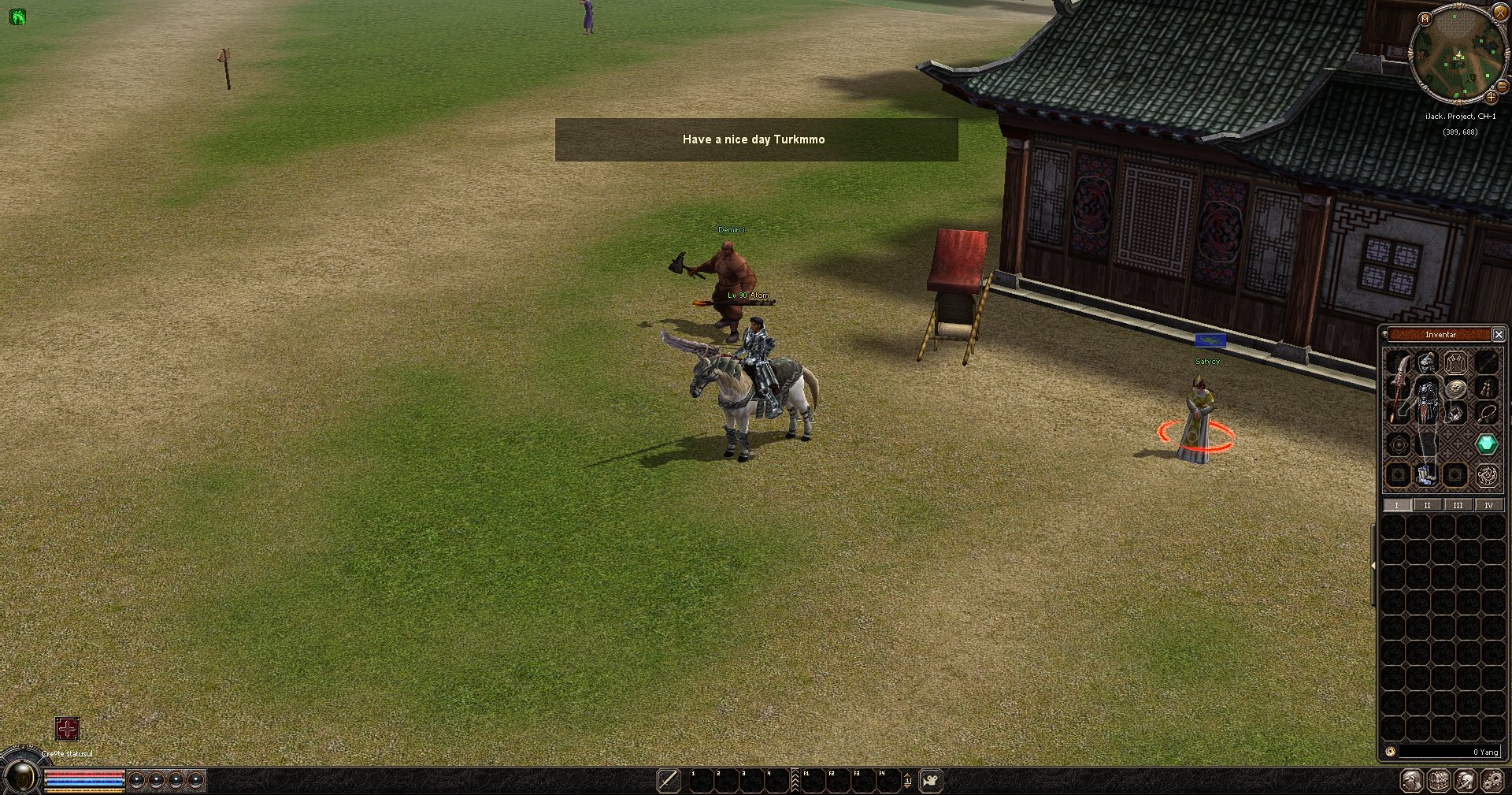Click the red cross status icon
Image resolution: width=1512 pixels, height=795 pixels.
coord(67,729)
